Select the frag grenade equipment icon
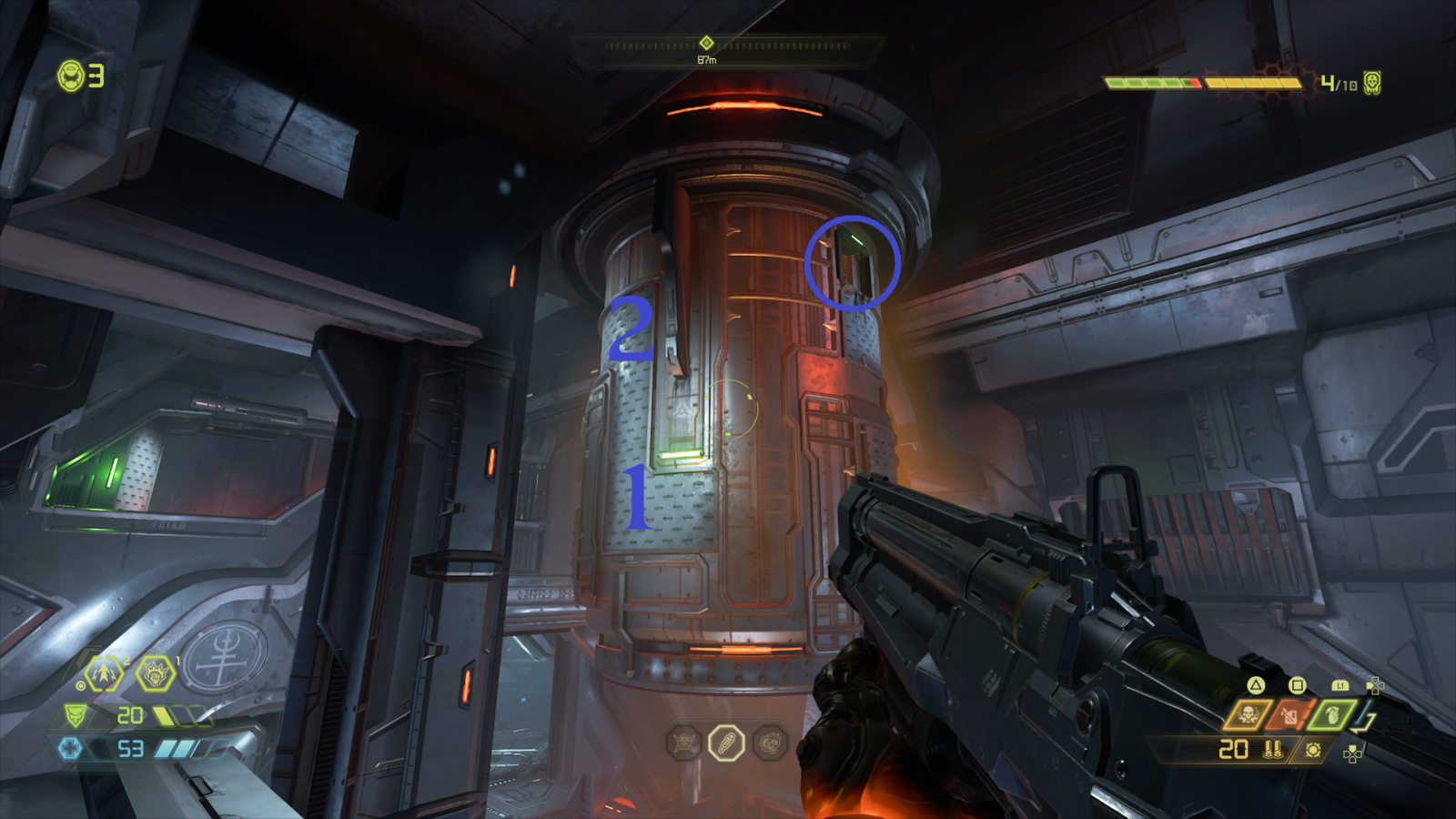This screenshot has height=819, width=1456. [x=1331, y=715]
